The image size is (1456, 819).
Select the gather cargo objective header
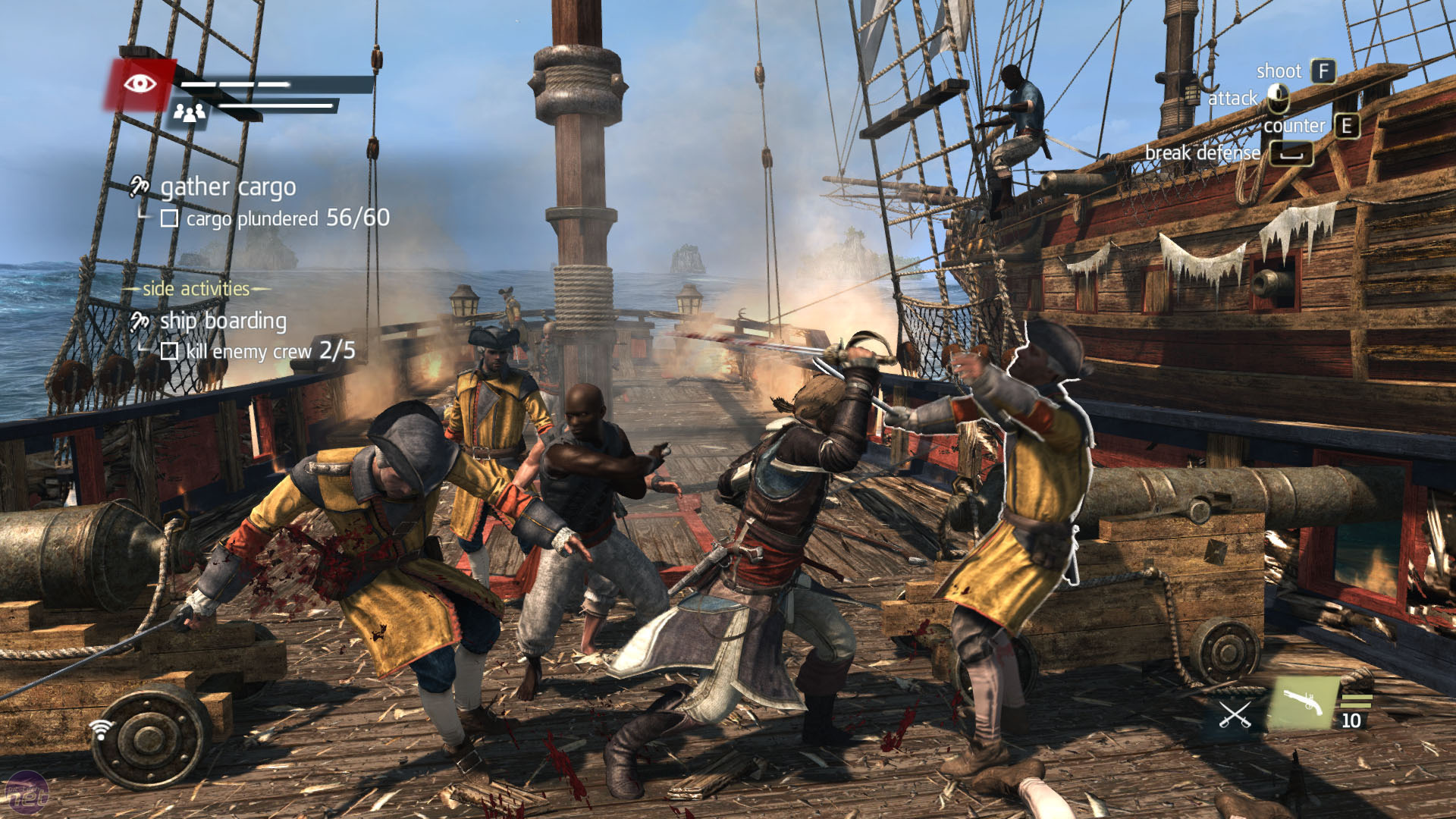tap(227, 186)
